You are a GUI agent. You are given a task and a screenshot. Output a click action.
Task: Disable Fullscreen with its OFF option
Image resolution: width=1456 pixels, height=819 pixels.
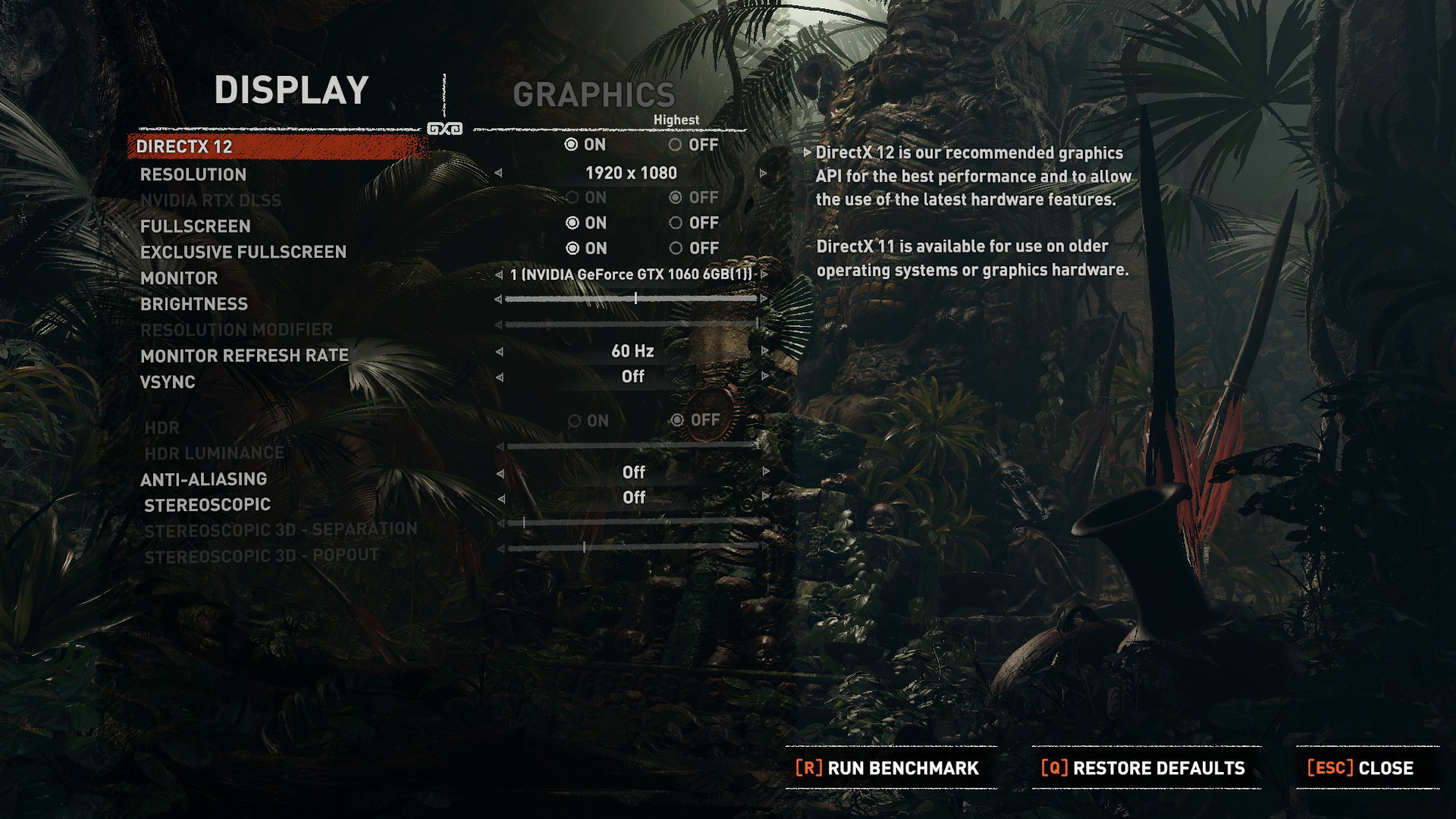(x=675, y=223)
